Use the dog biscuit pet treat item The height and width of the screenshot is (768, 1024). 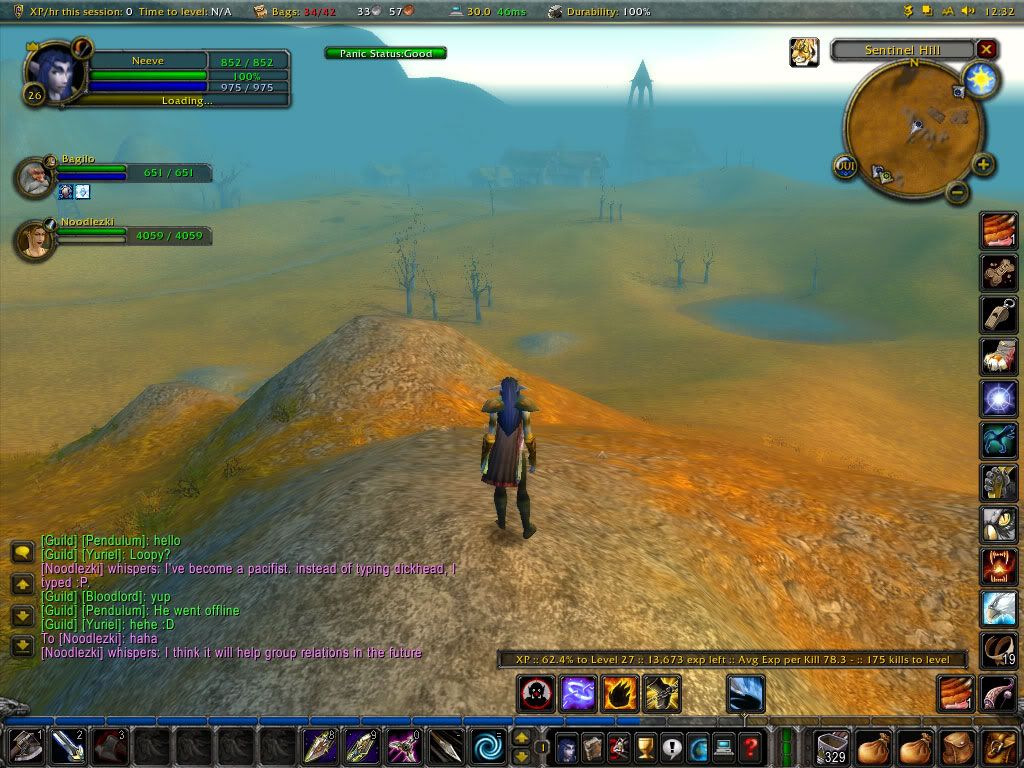(x=998, y=272)
